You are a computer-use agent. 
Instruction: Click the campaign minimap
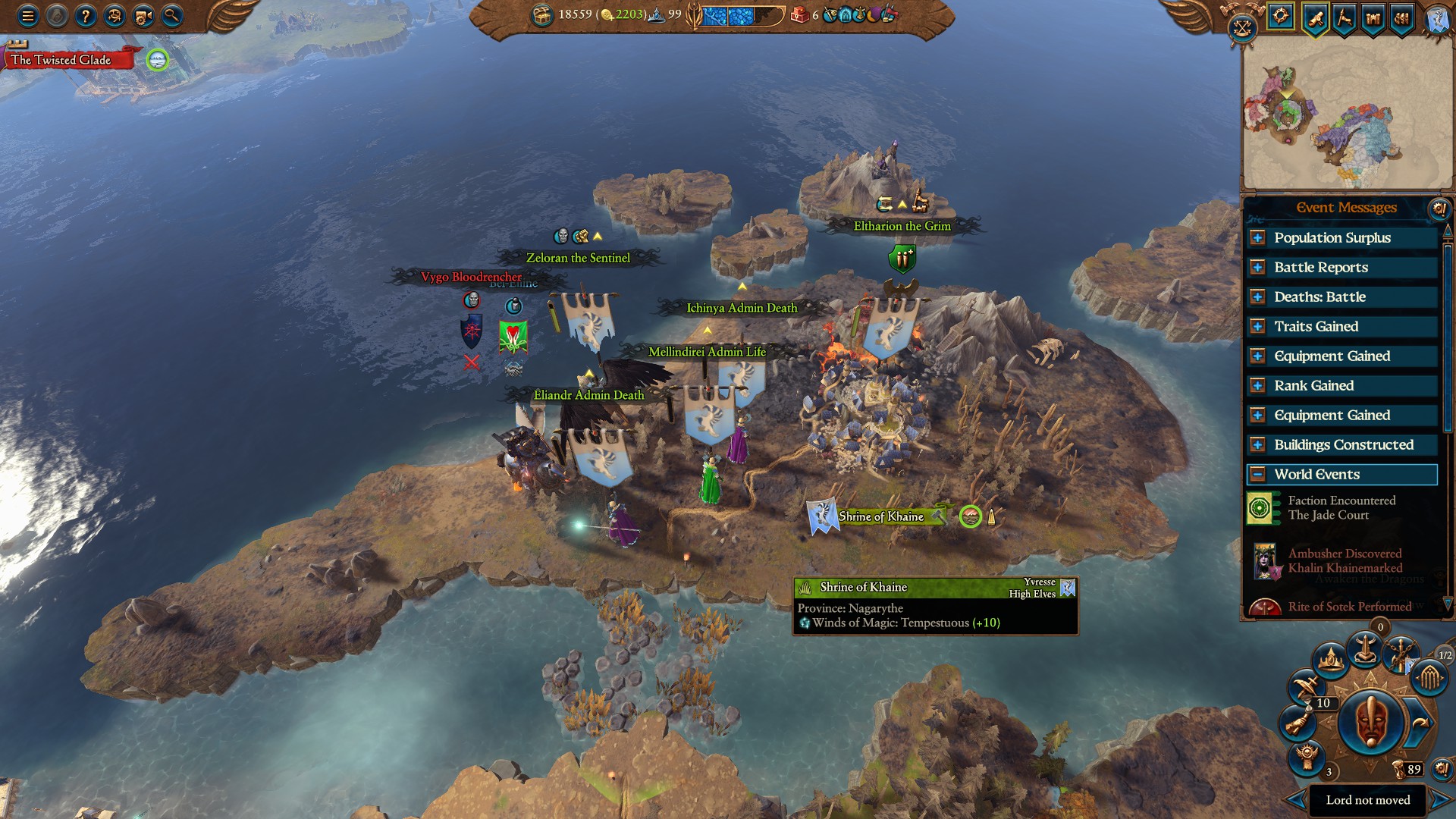pyautogui.click(x=1347, y=114)
